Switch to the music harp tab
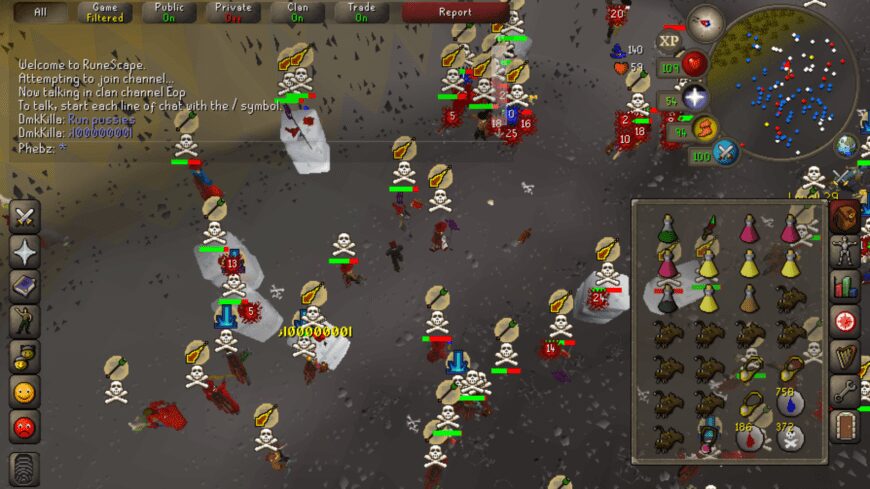 (x=846, y=356)
